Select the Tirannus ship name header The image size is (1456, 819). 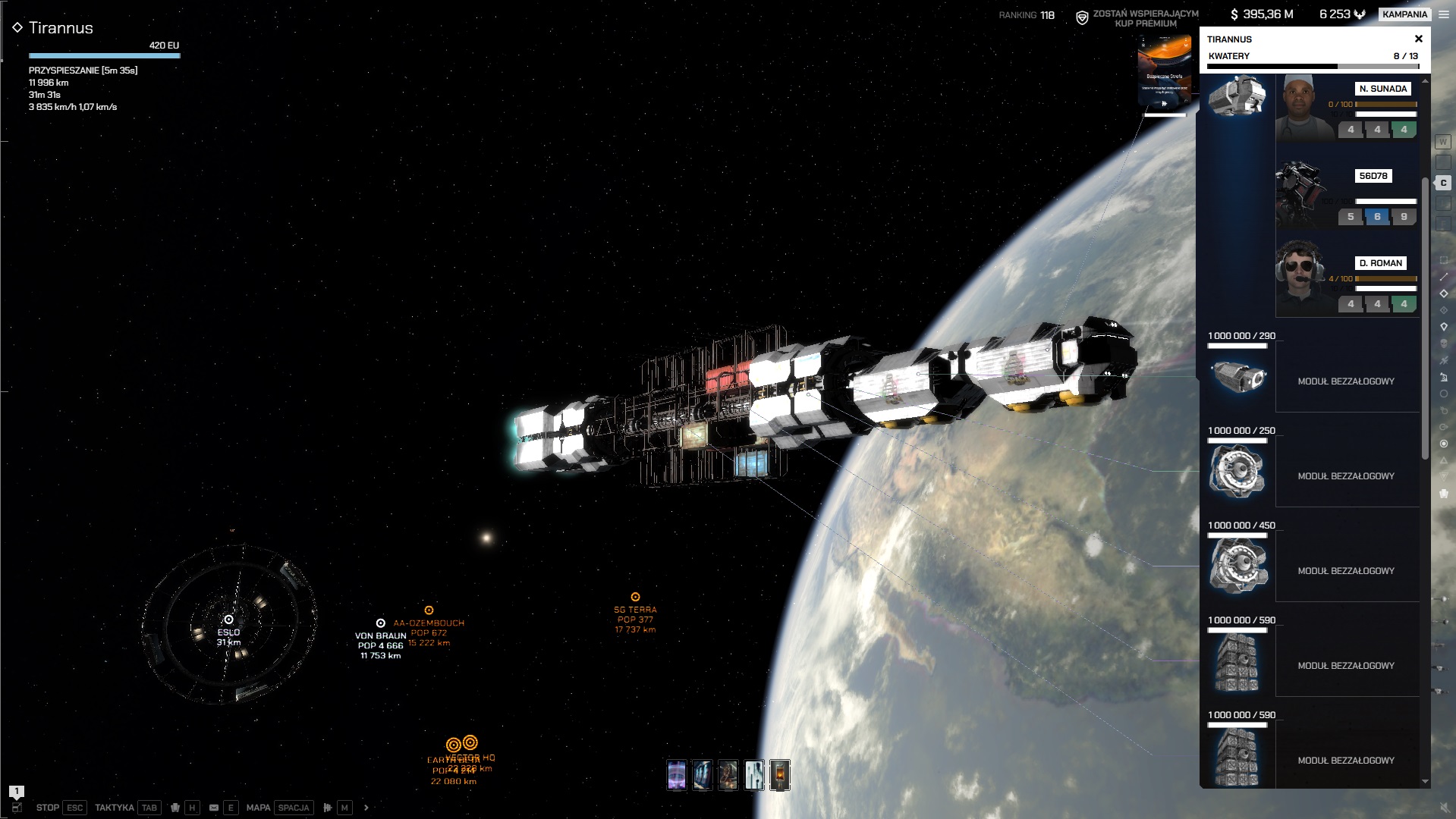tap(61, 28)
